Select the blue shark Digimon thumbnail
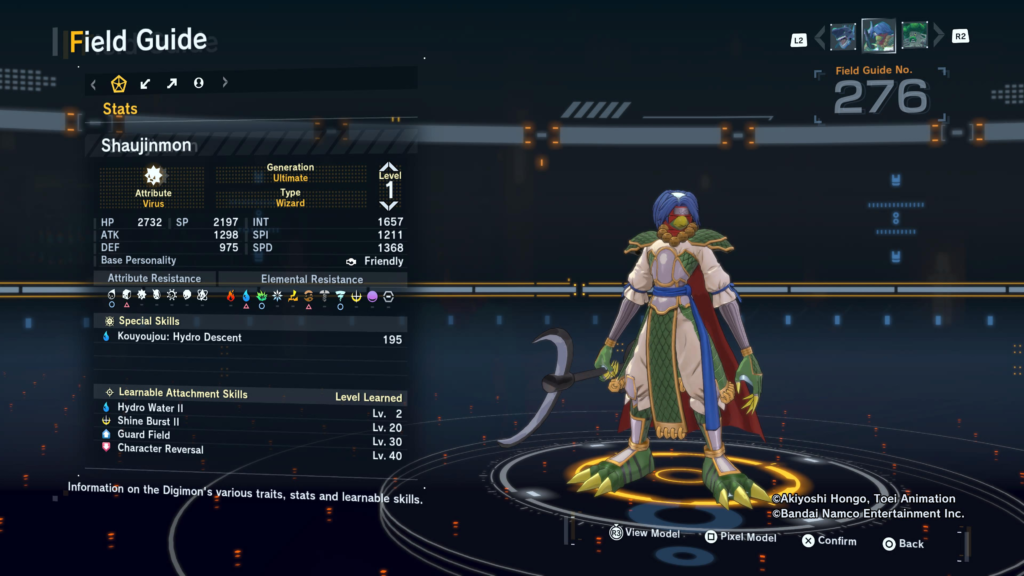Viewport: 1024px width, 576px height. 843,37
